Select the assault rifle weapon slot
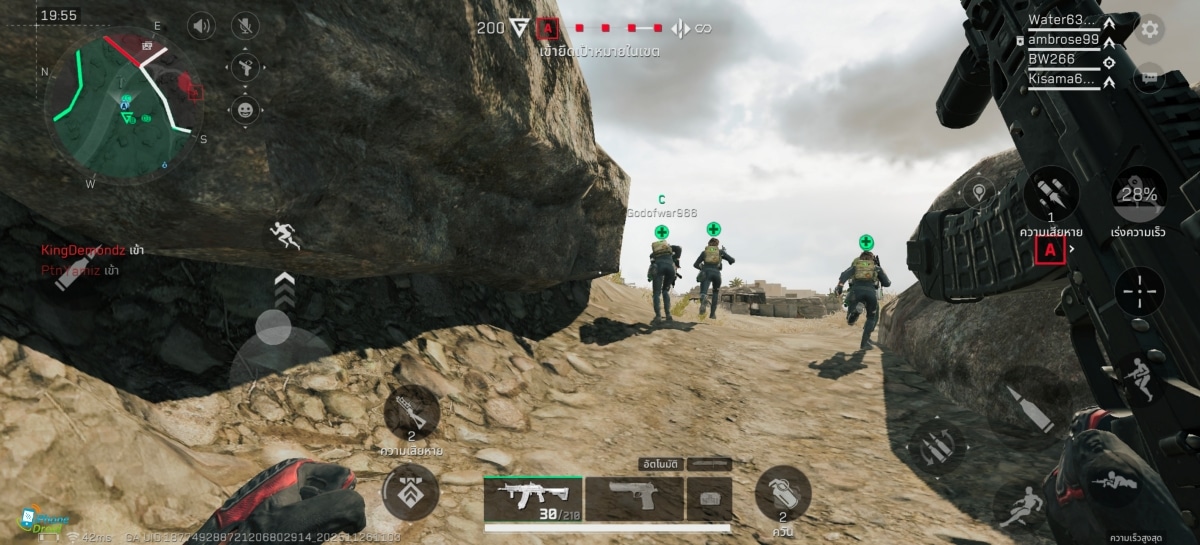The width and height of the screenshot is (1200, 545). click(532, 497)
